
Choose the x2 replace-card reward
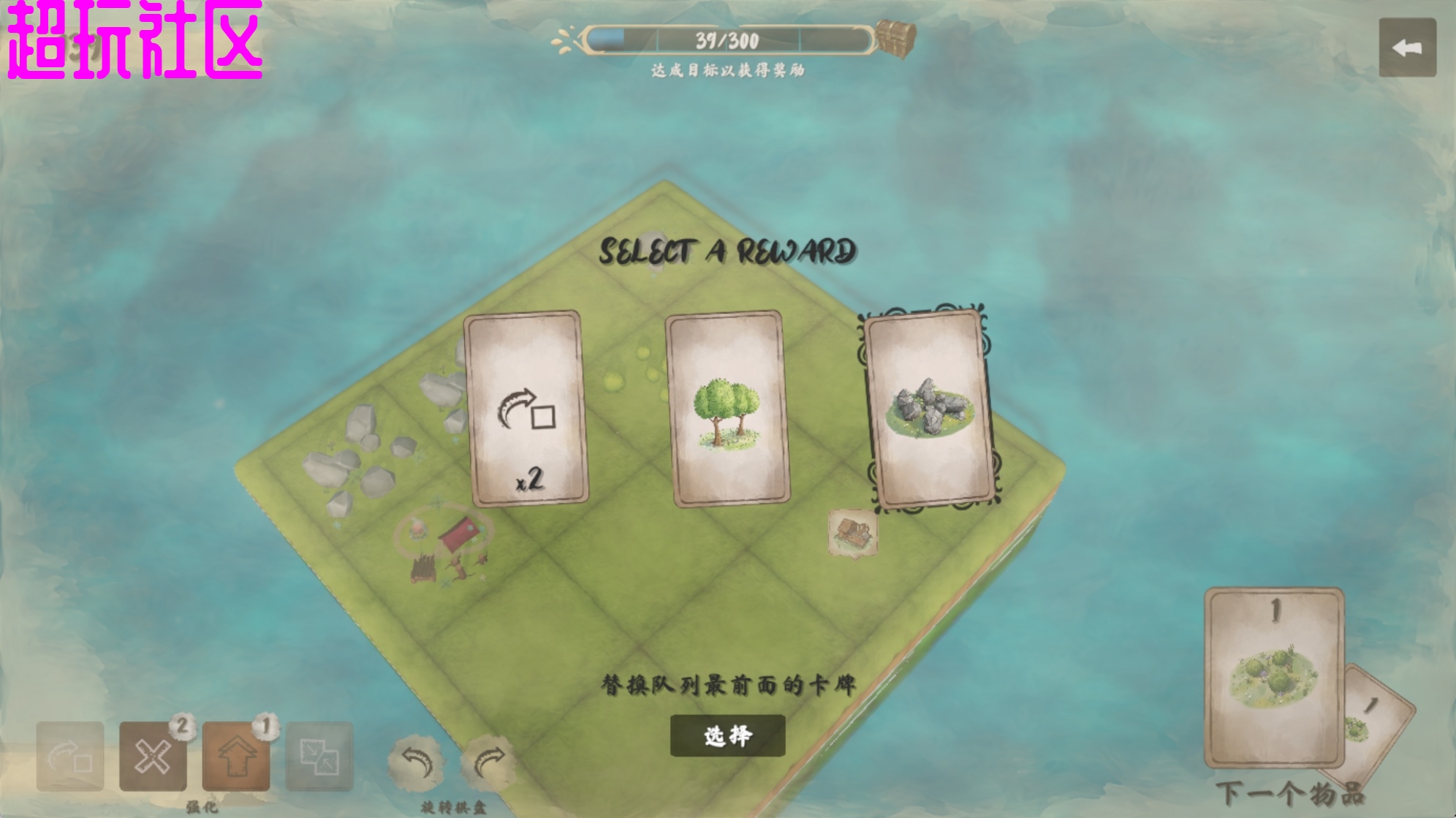pos(526,409)
